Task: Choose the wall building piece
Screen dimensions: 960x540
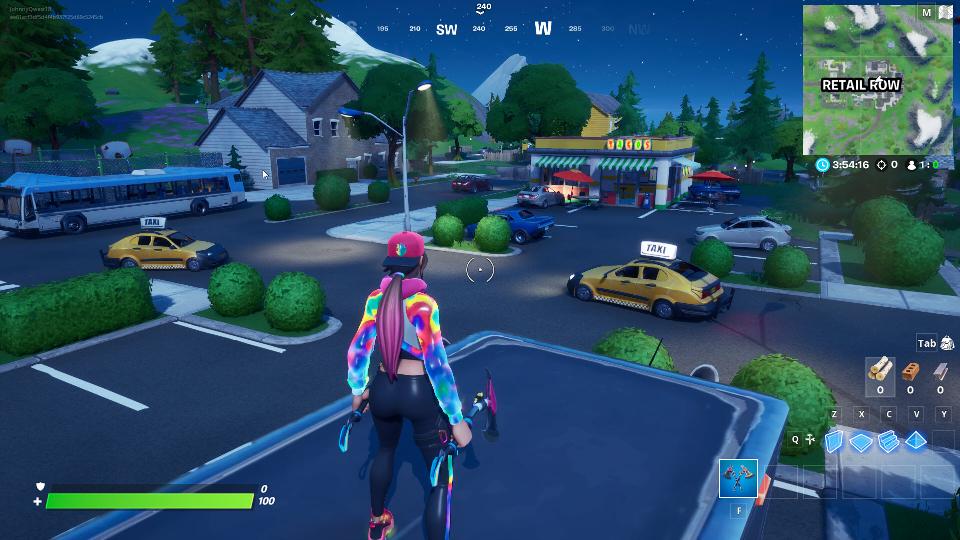Action: pos(835,441)
